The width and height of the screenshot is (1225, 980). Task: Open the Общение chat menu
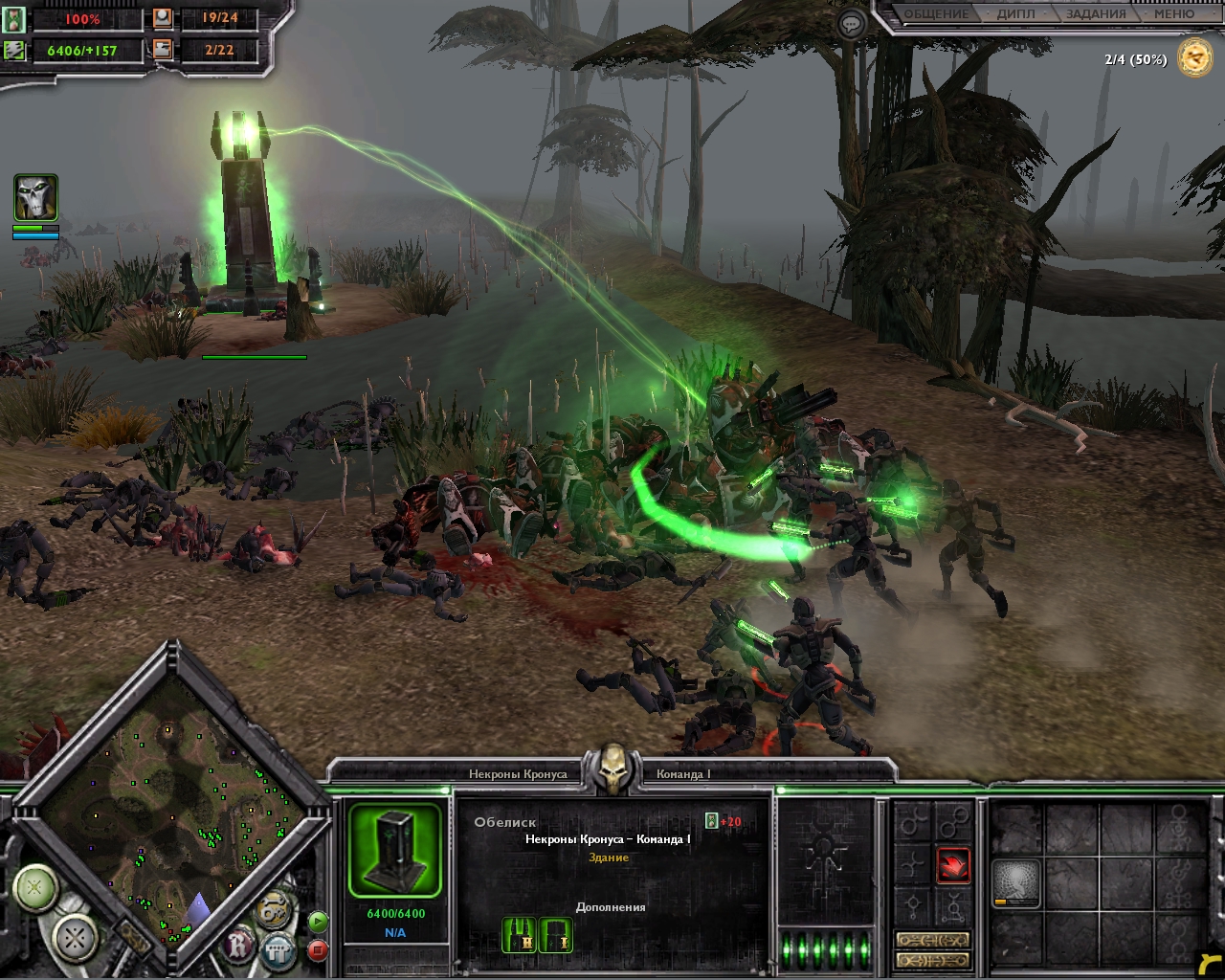(937, 14)
